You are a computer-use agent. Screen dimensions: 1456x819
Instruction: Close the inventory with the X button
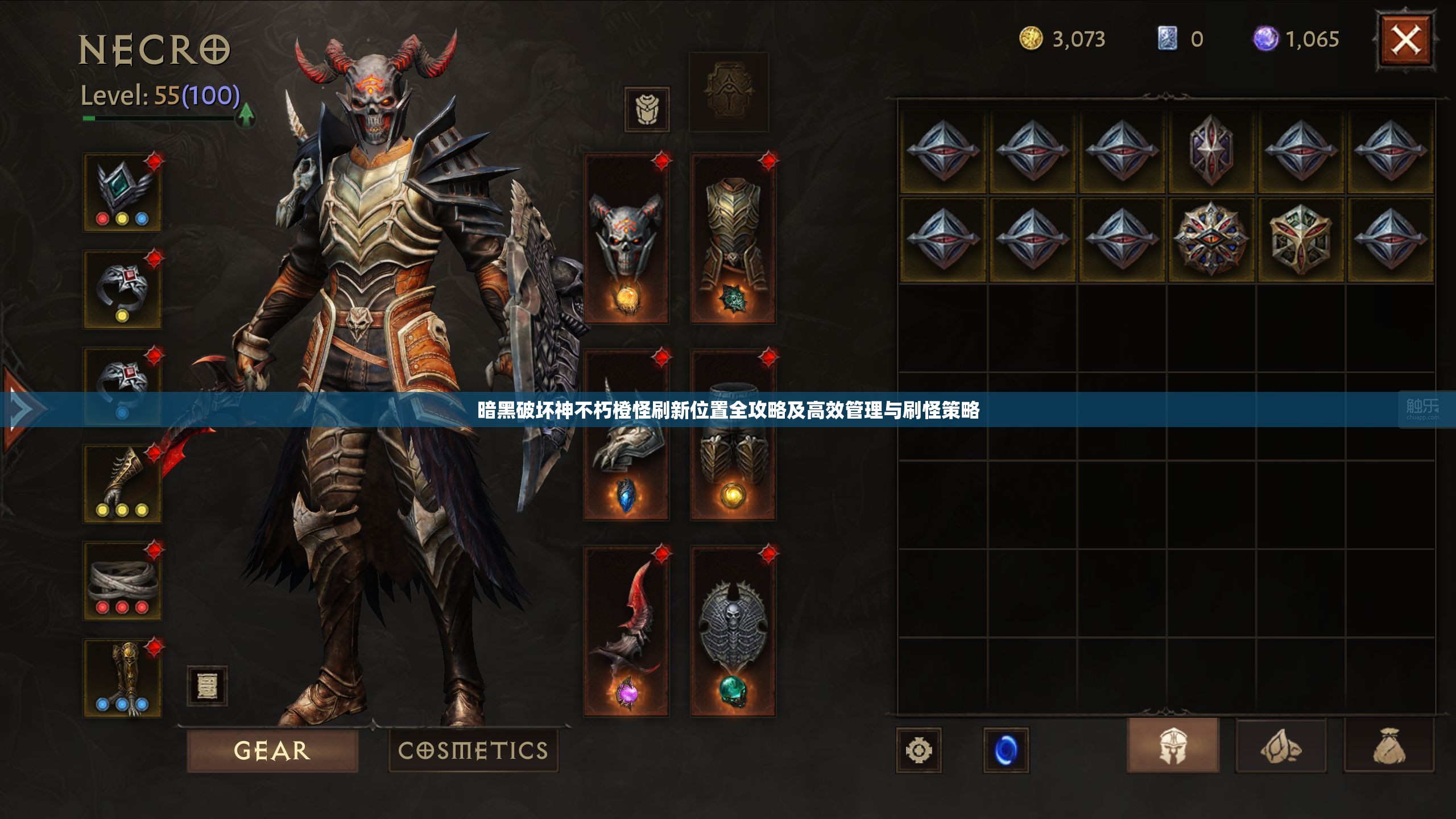[x=1405, y=41]
